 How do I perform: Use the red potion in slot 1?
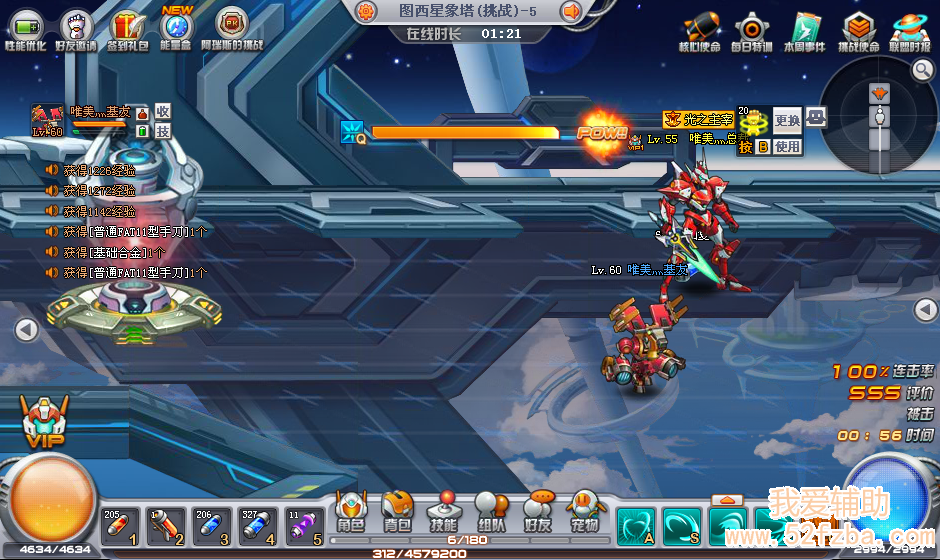pos(120,526)
